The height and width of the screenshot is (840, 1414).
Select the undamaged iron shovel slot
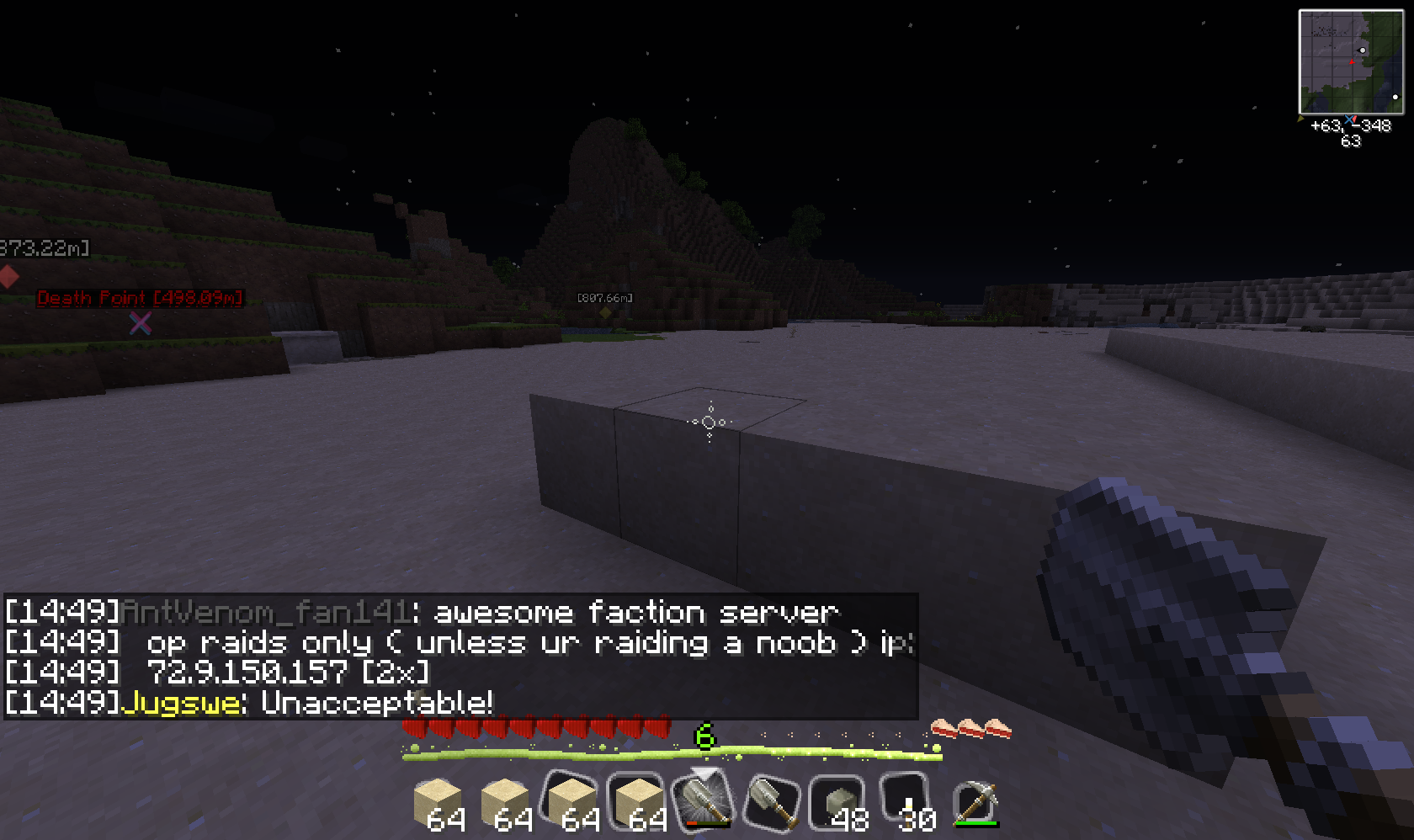(773, 800)
